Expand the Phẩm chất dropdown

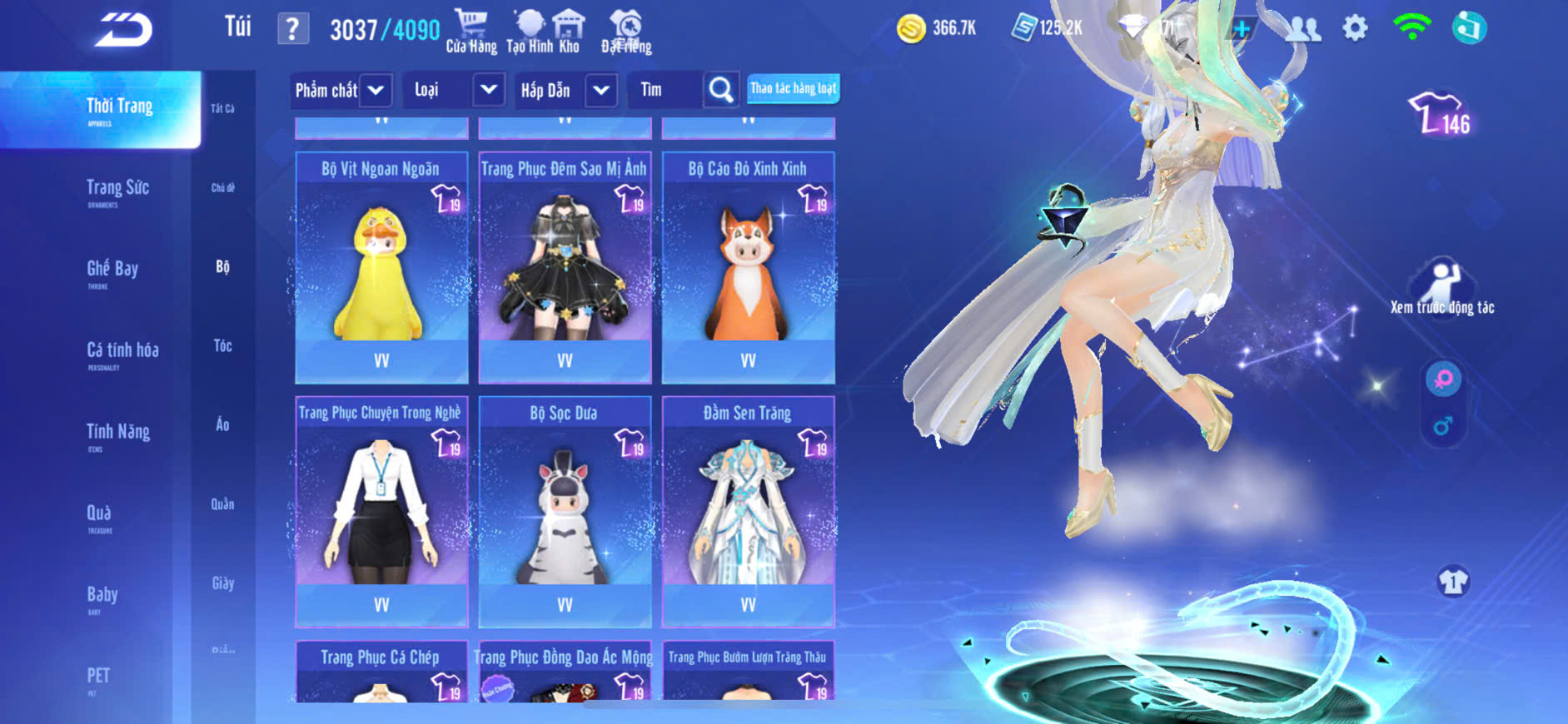click(376, 90)
